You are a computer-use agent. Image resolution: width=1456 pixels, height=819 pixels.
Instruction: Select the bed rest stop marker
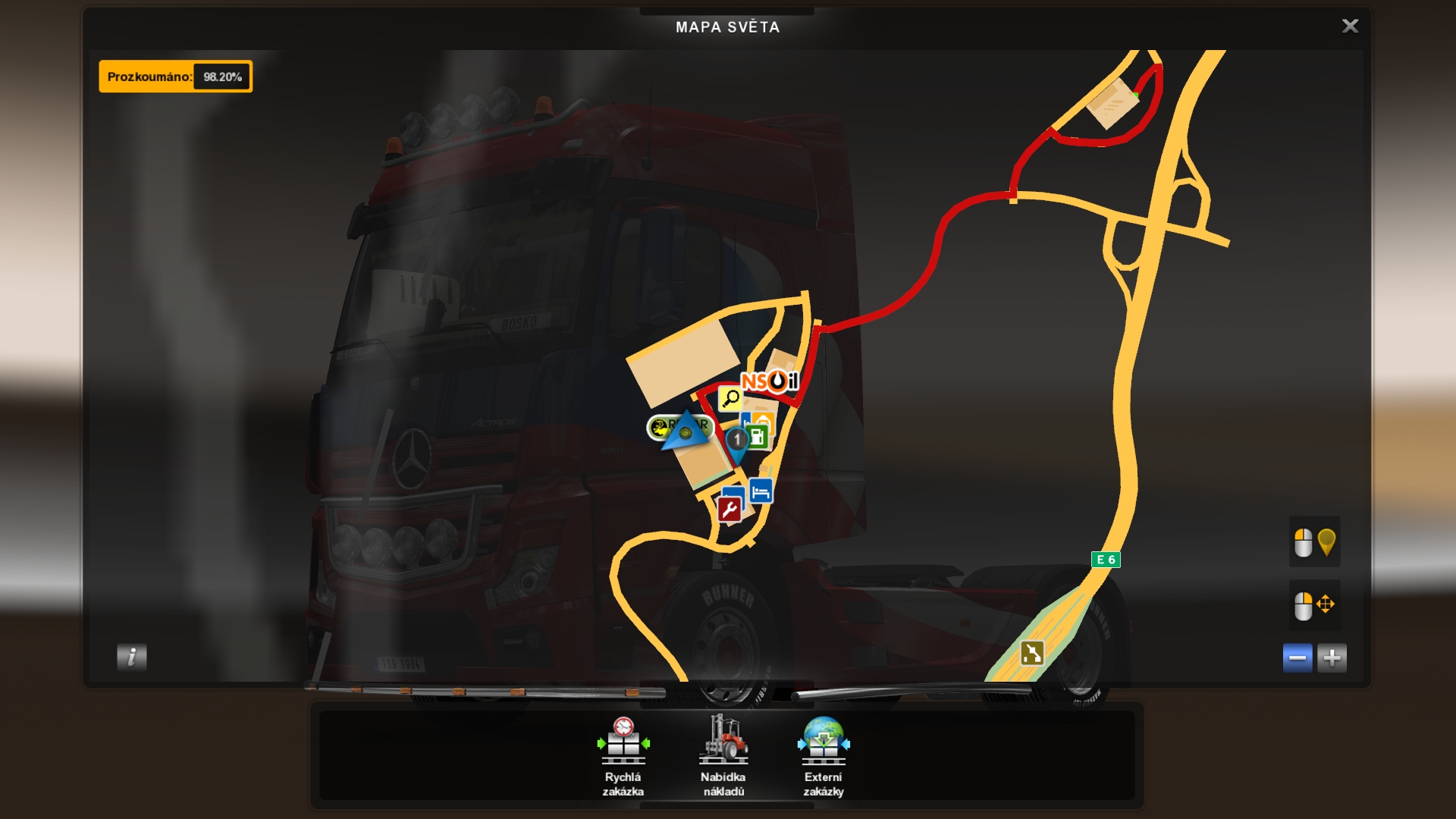(x=761, y=491)
